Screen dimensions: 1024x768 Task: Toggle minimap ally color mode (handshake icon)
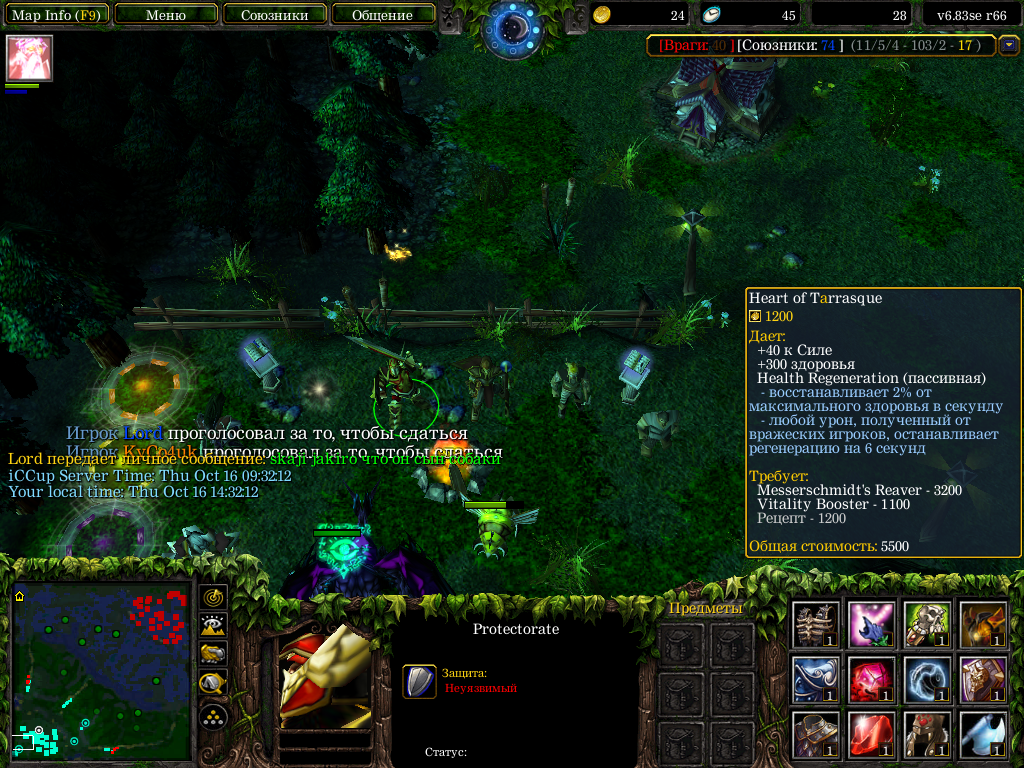tap(213, 655)
